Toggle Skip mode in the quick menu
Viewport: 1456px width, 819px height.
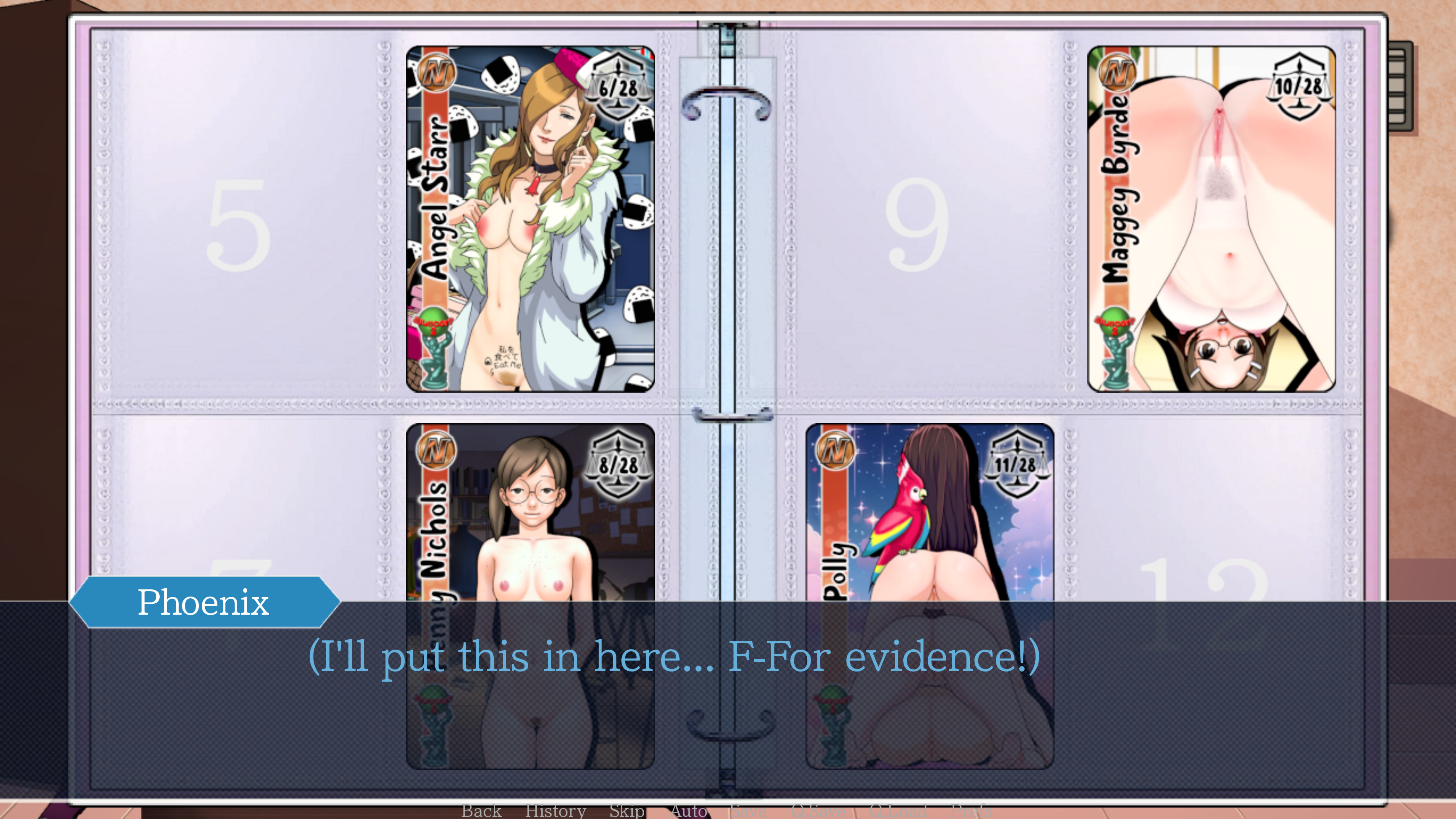tap(626, 811)
